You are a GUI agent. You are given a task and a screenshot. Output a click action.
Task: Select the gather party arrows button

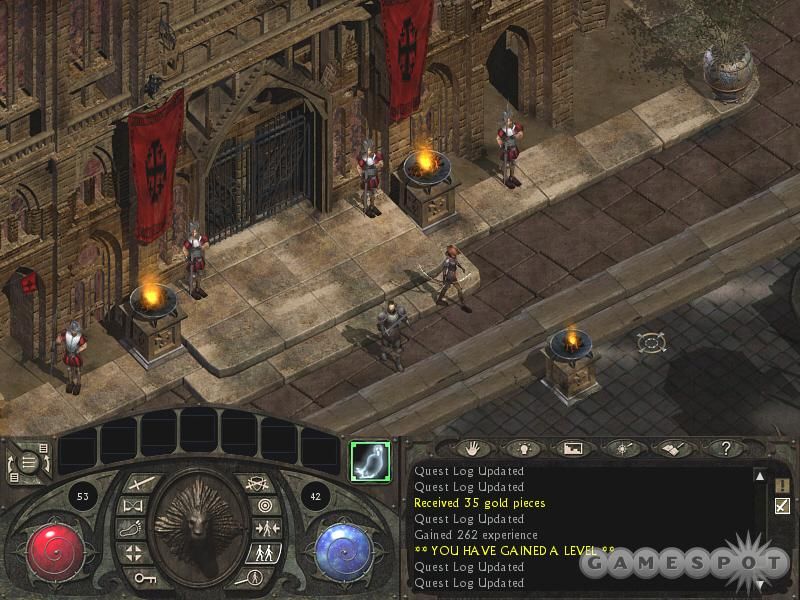pos(266,529)
